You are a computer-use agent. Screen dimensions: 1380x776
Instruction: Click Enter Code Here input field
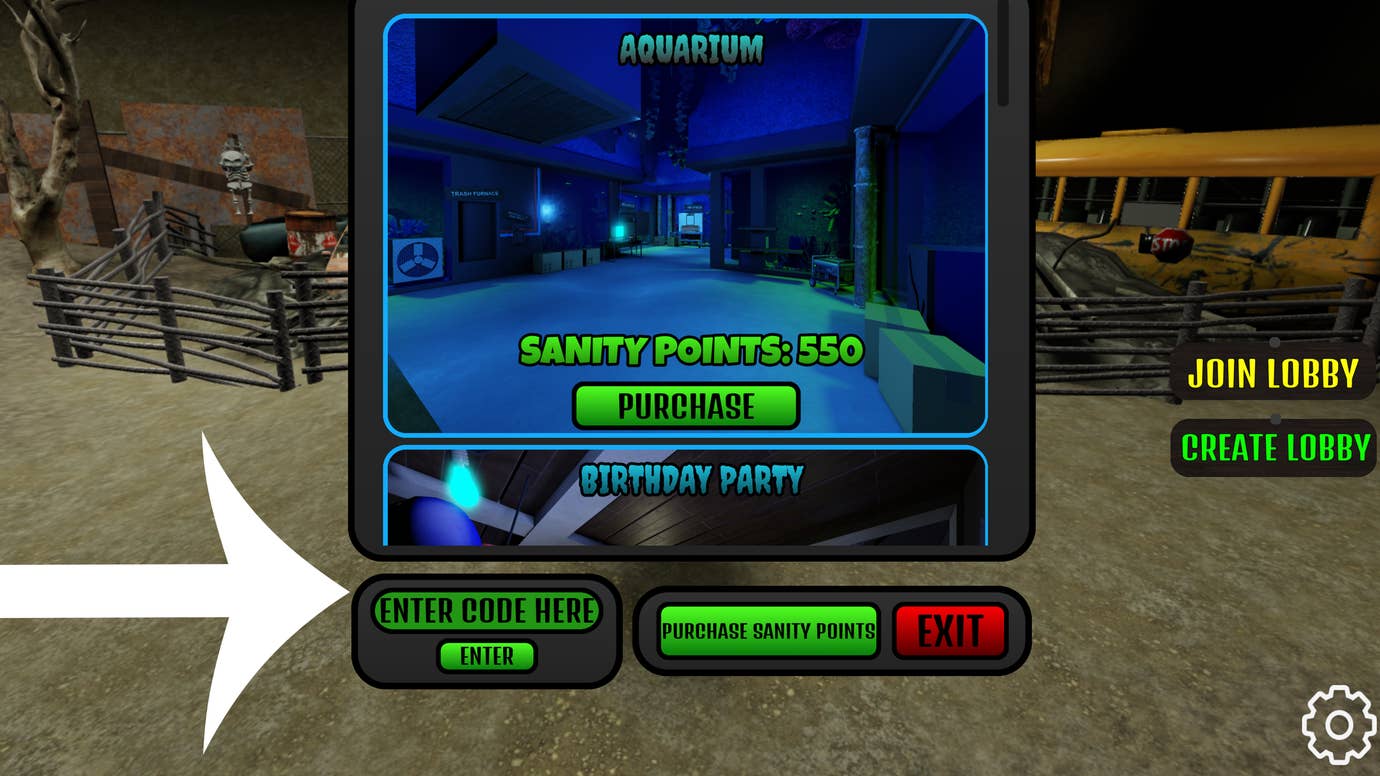tap(487, 608)
